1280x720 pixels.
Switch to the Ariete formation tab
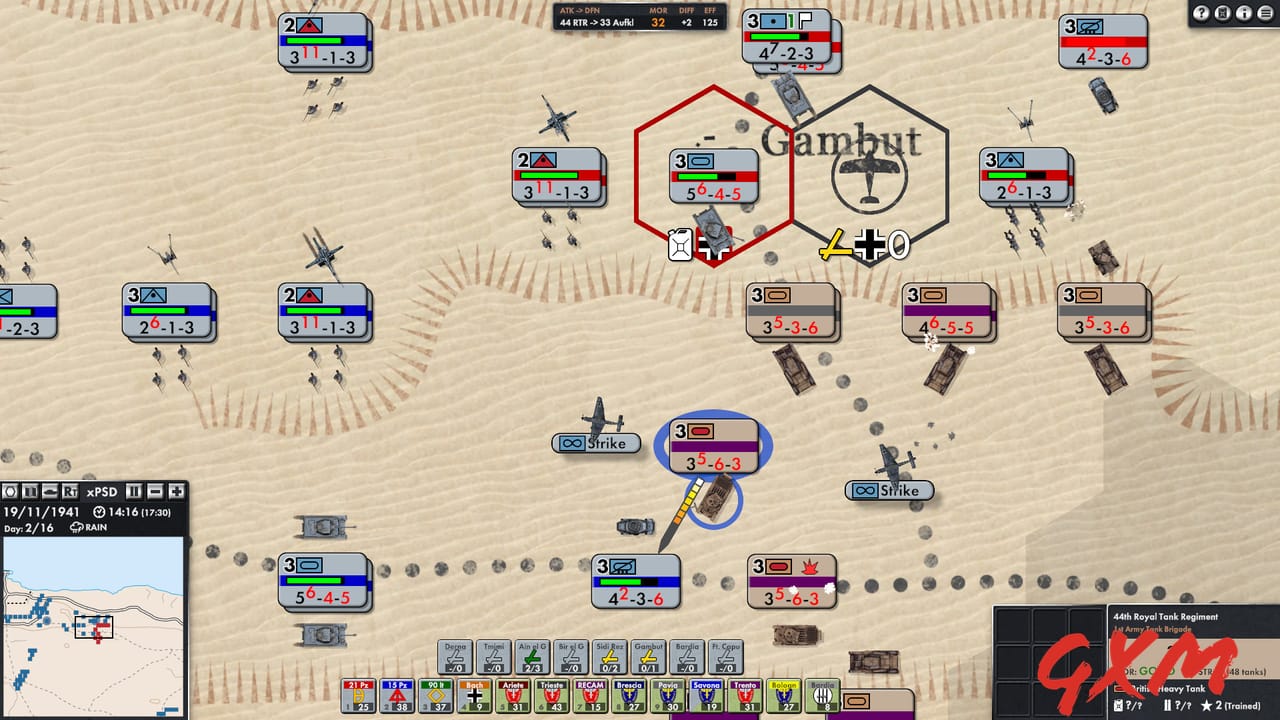(513, 694)
